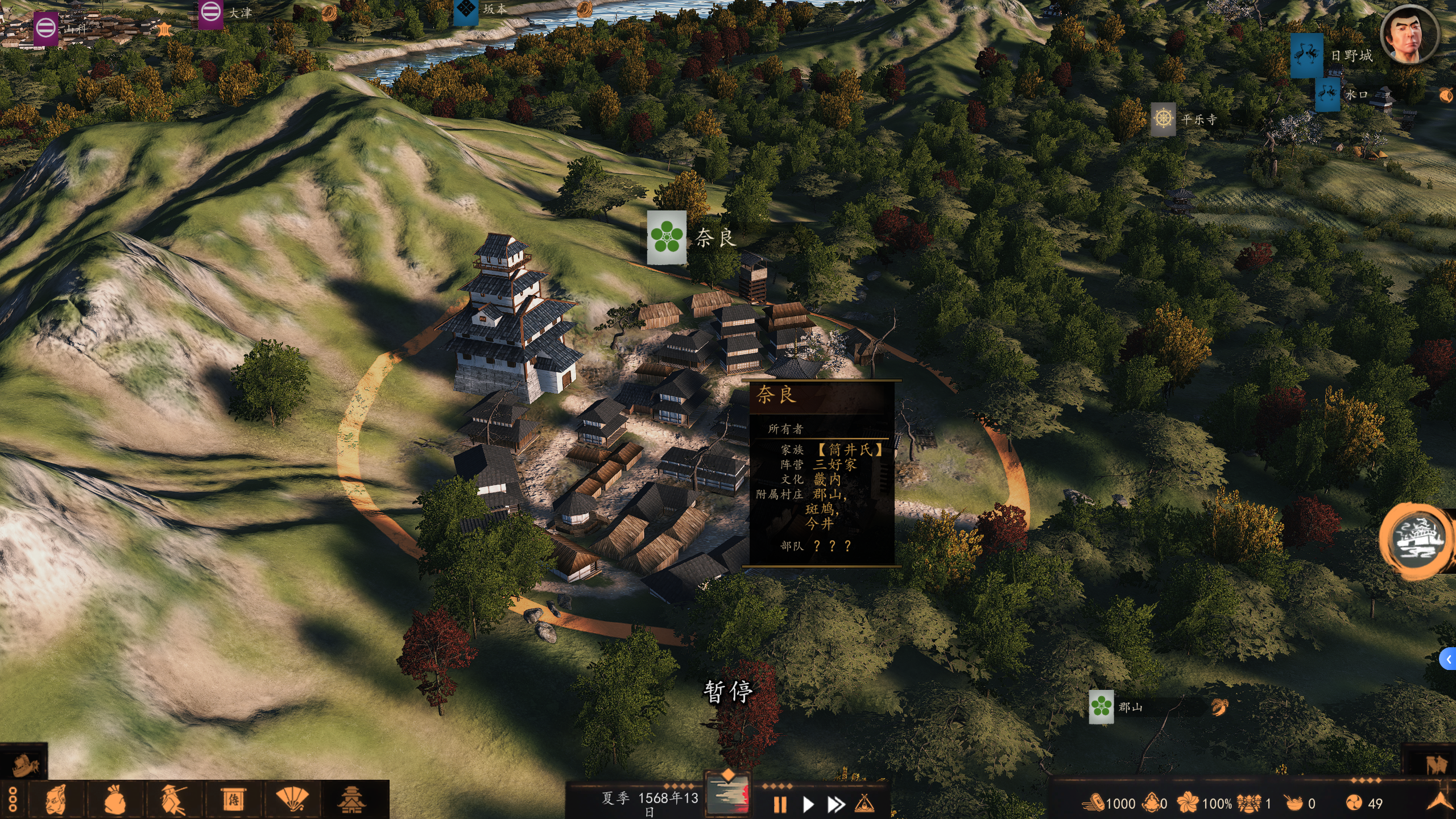
Task: Open the samurai scroll menu
Action: [x=233, y=800]
